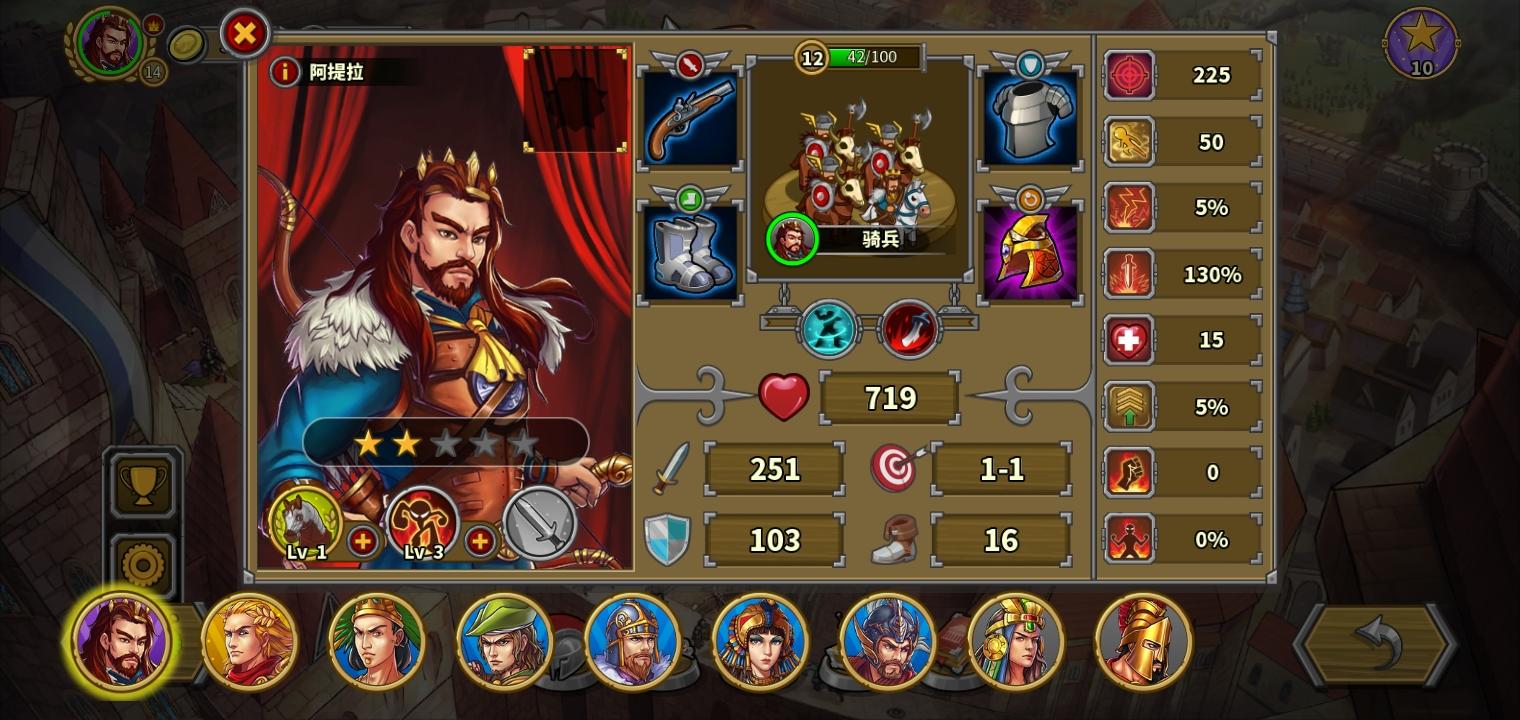Select the Cleopatra hero portrait at bottom

762,641
